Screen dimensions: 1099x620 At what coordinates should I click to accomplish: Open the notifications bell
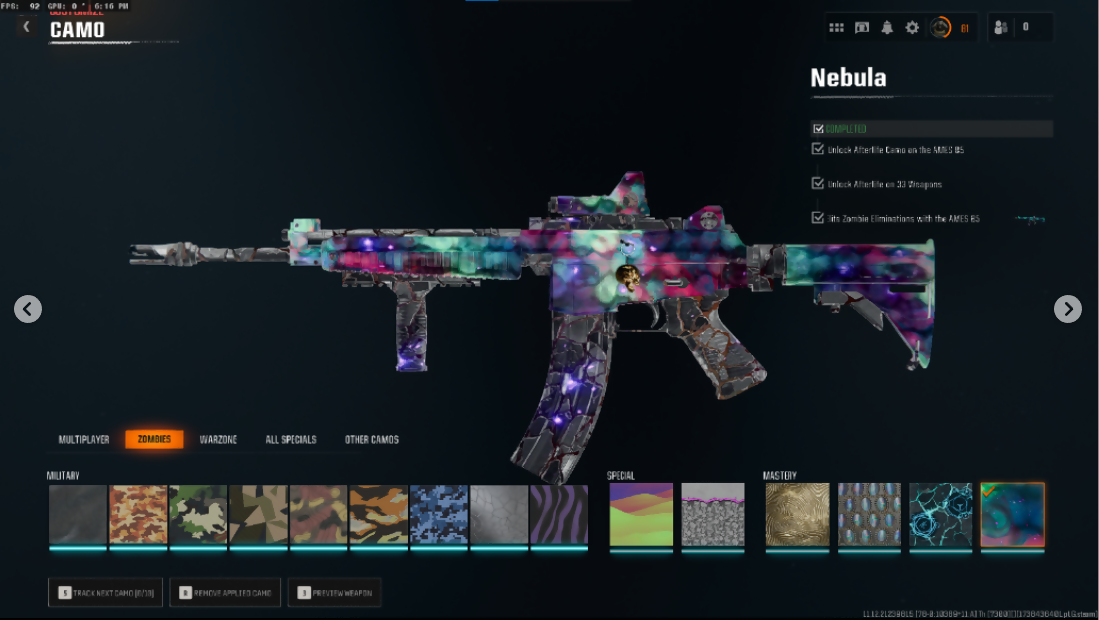click(887, 28)
